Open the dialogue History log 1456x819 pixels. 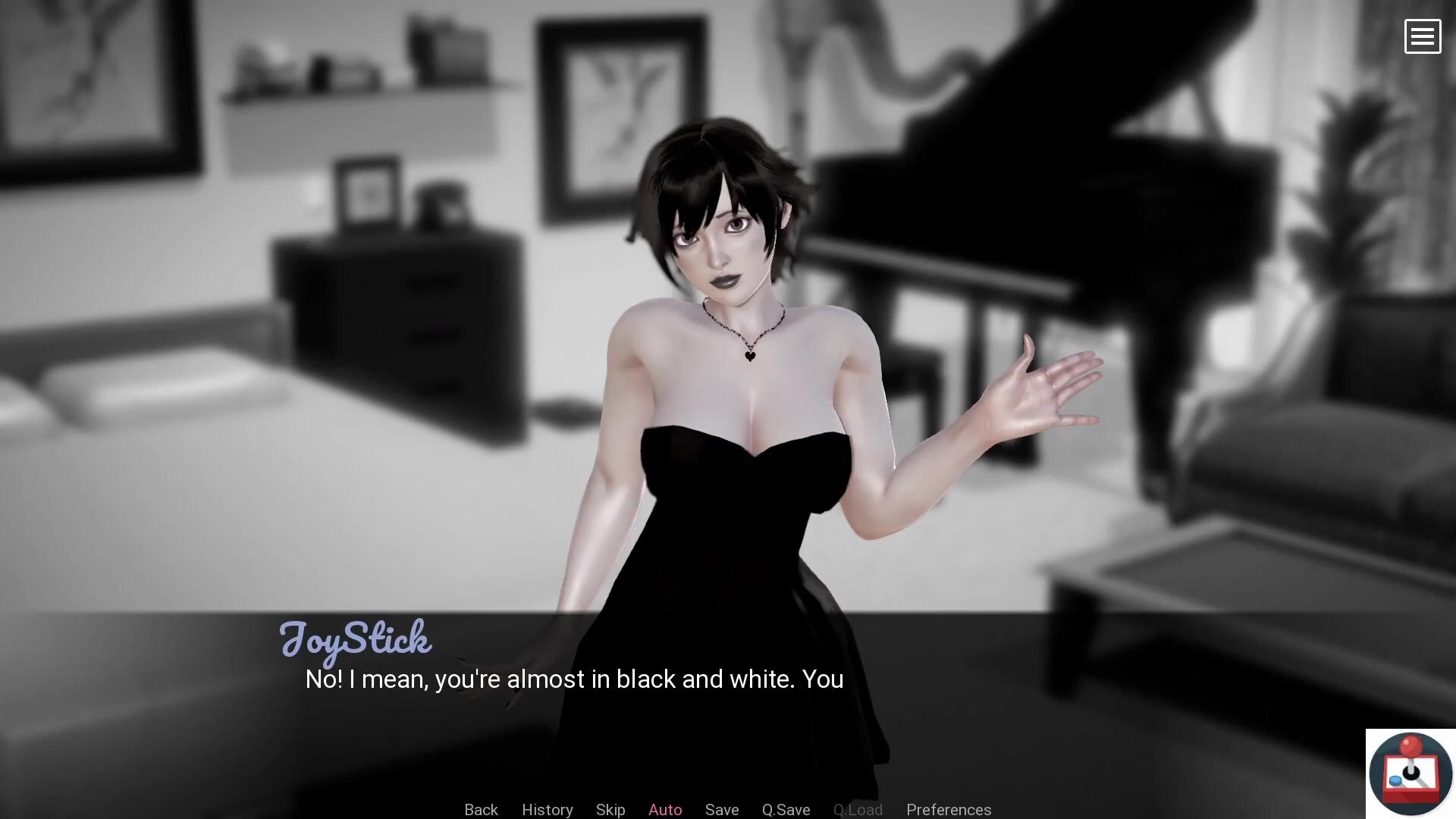coord(547,809)
